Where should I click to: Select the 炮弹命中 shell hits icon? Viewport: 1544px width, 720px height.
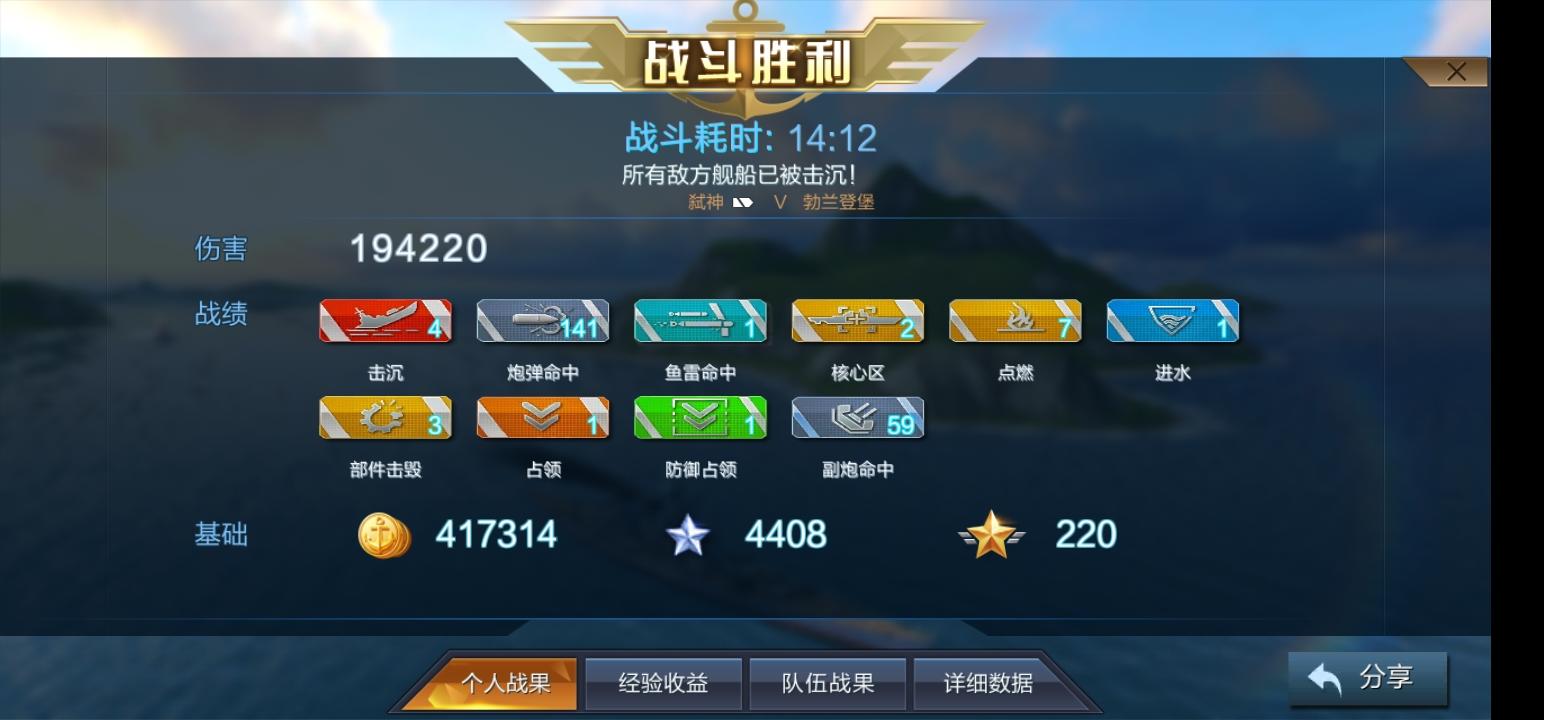coord(543,321)
